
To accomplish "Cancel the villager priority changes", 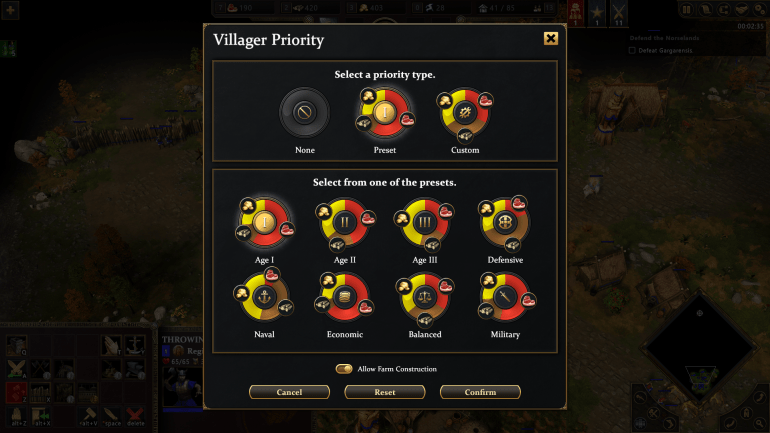I will point(289,392).
